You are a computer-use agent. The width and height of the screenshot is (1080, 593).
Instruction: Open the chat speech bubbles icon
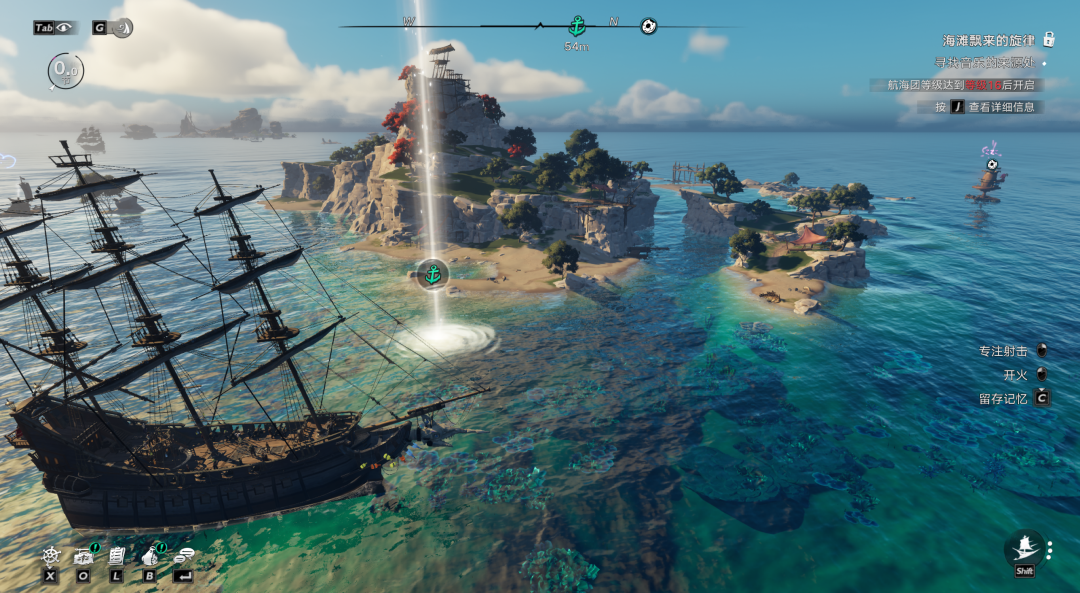coord(183,555)
